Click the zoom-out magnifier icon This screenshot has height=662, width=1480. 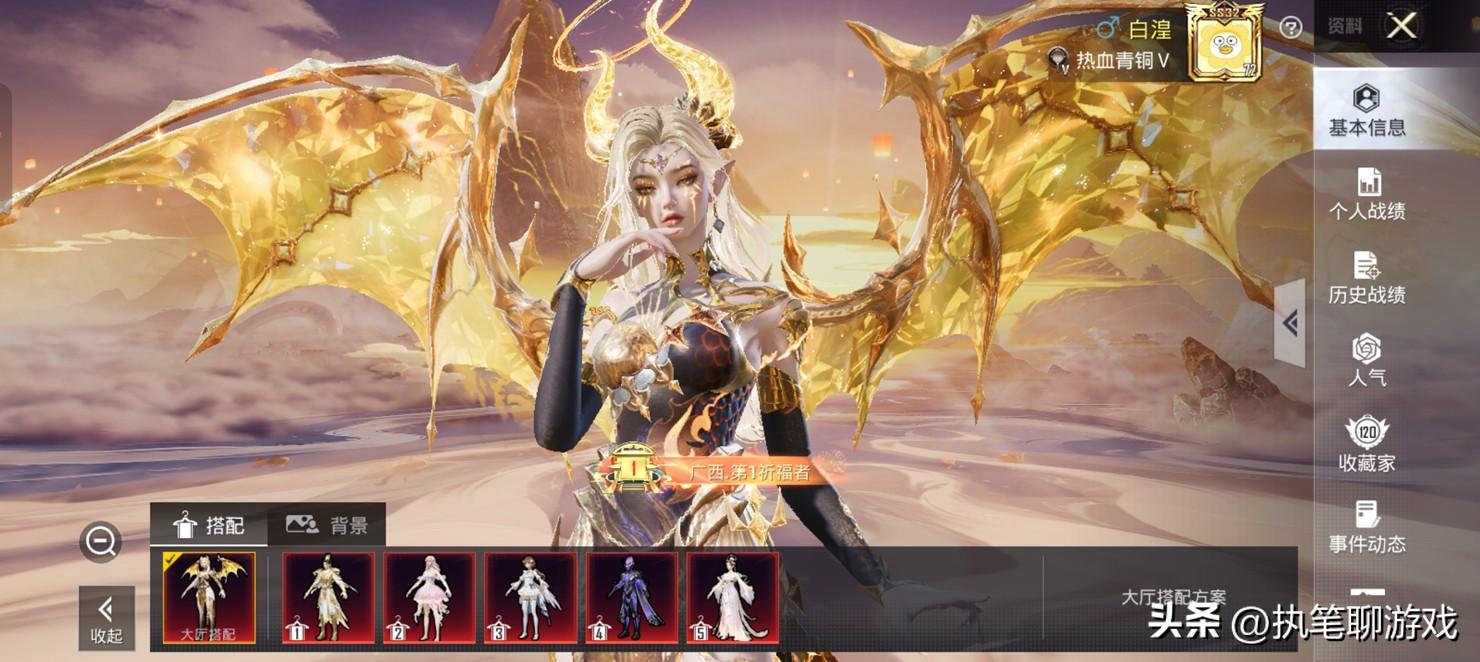point(100,542)
